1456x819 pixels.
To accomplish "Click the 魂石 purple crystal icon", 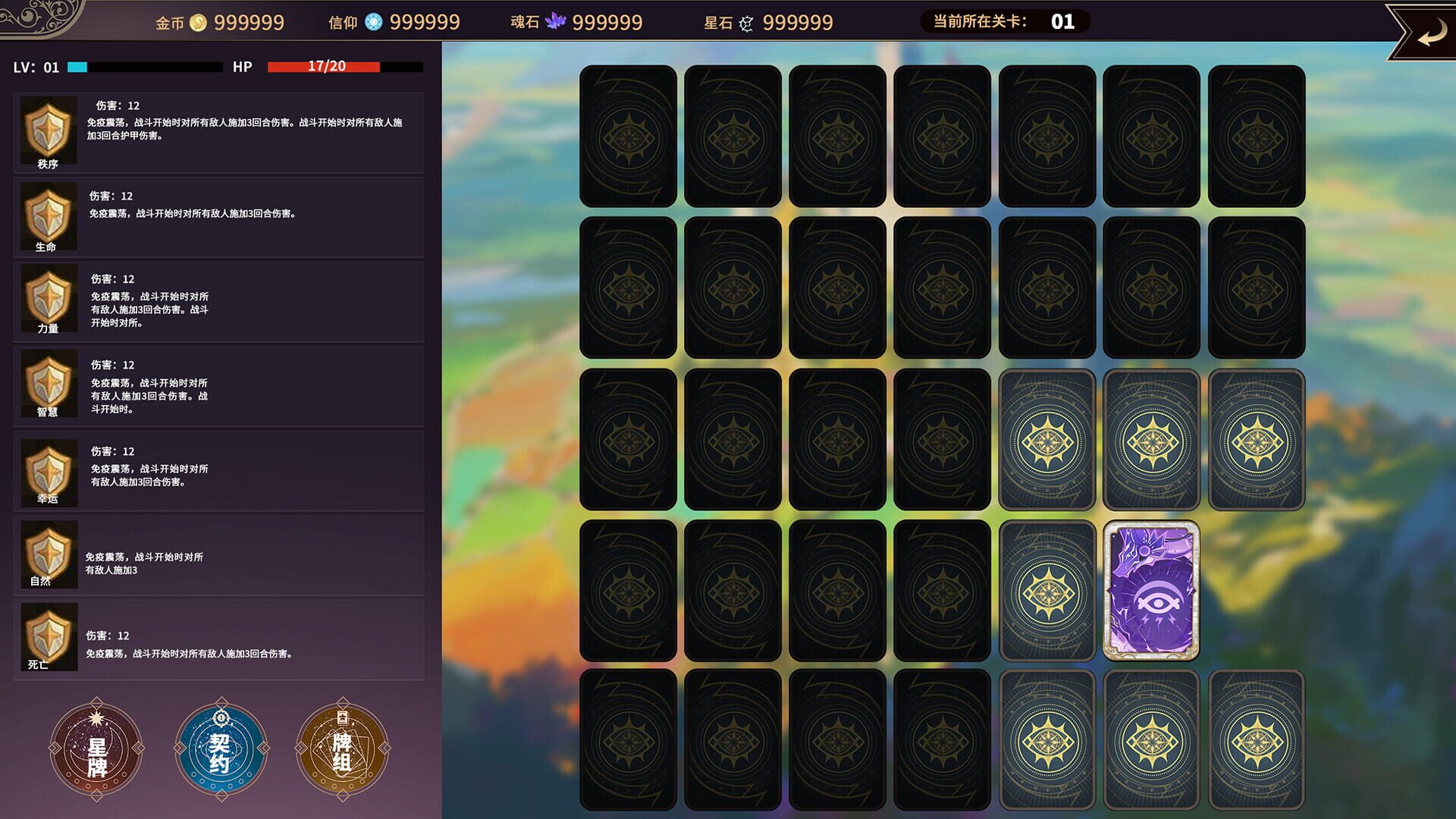I will (557, 23).
